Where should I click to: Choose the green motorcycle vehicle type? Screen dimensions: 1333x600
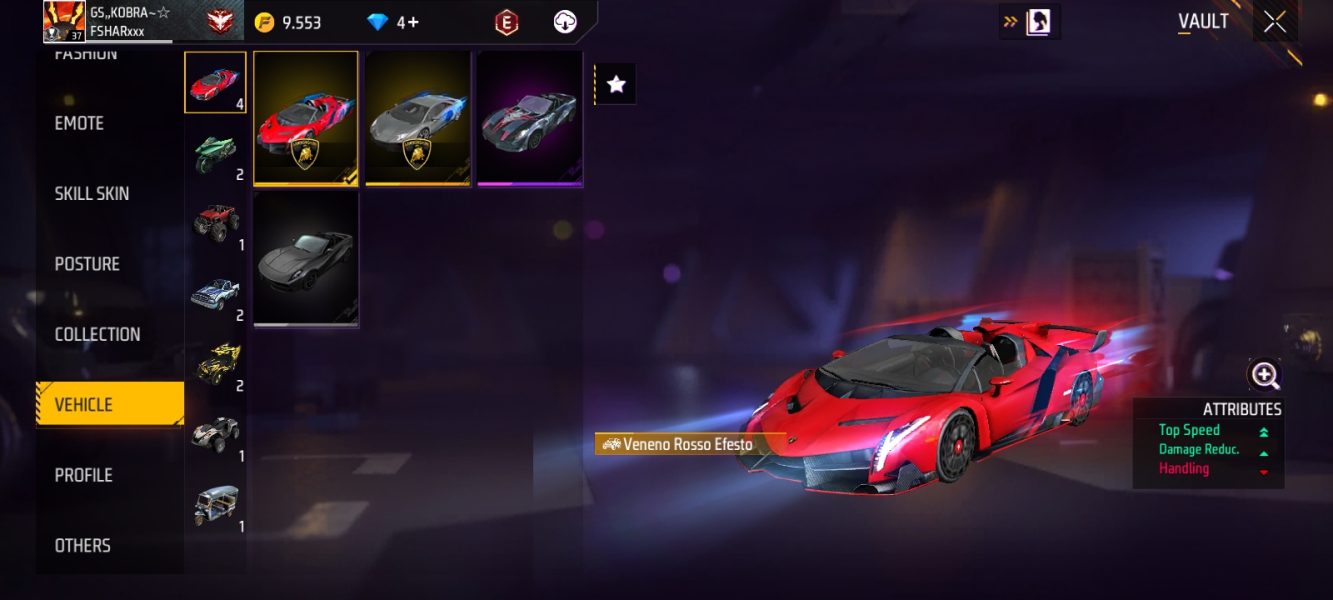tap(215, 153)
